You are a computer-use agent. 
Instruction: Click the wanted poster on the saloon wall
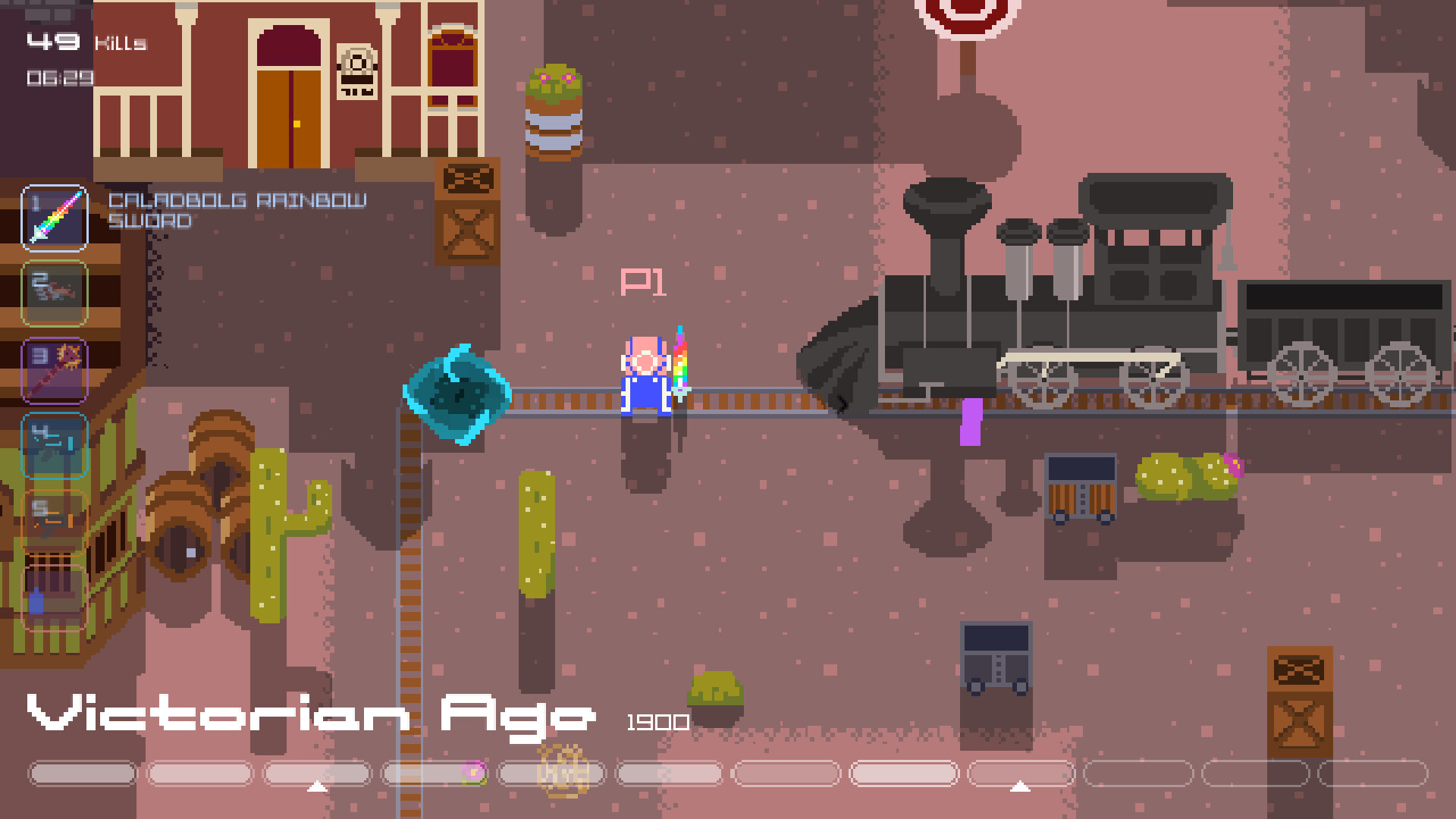356,72
